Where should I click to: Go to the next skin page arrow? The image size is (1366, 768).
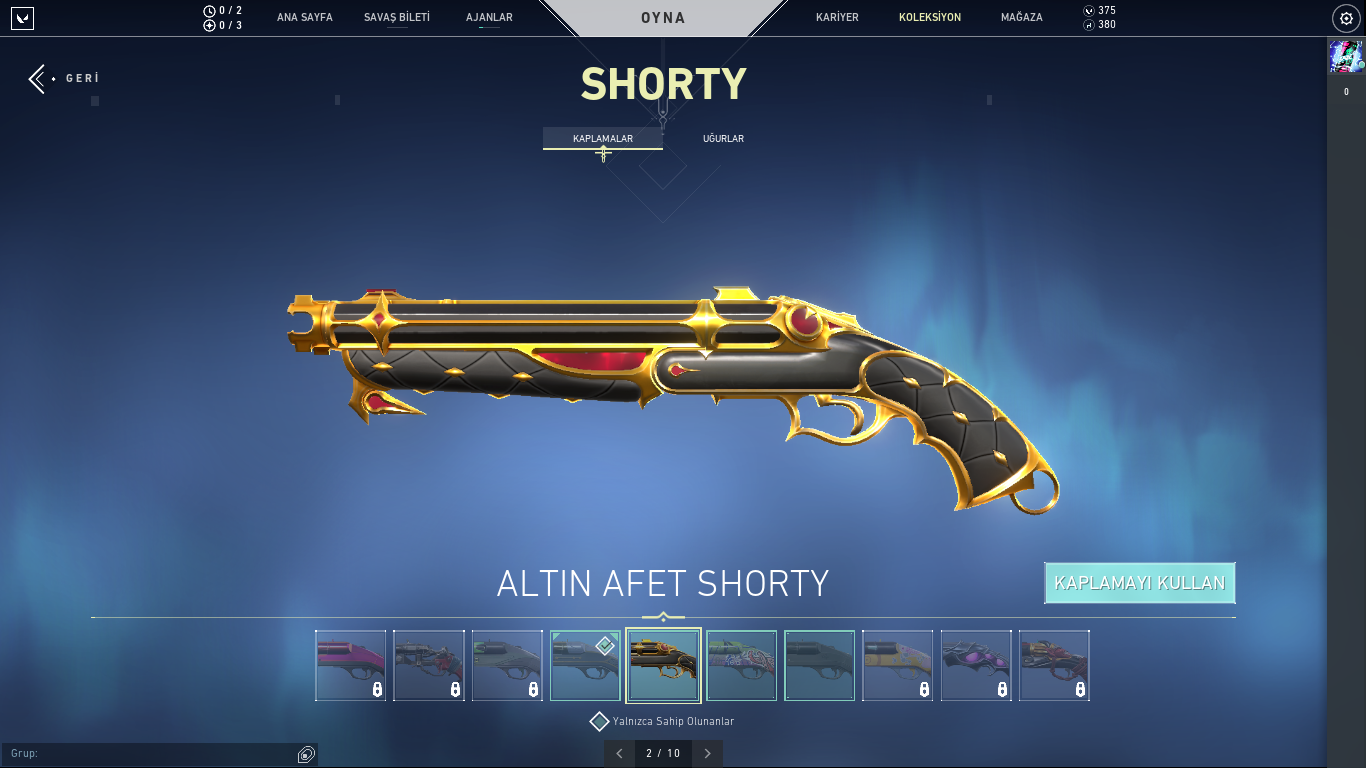coord(708,753)
